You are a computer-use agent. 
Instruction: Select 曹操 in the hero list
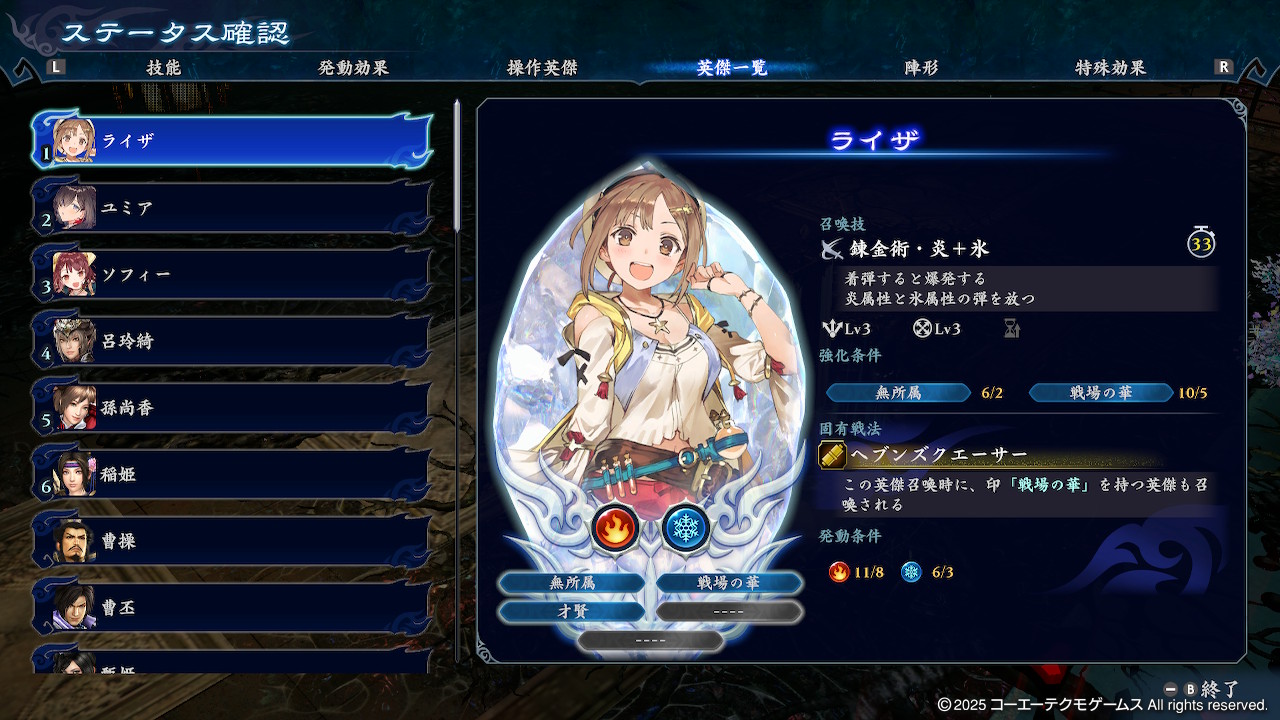tap(232, 541)
